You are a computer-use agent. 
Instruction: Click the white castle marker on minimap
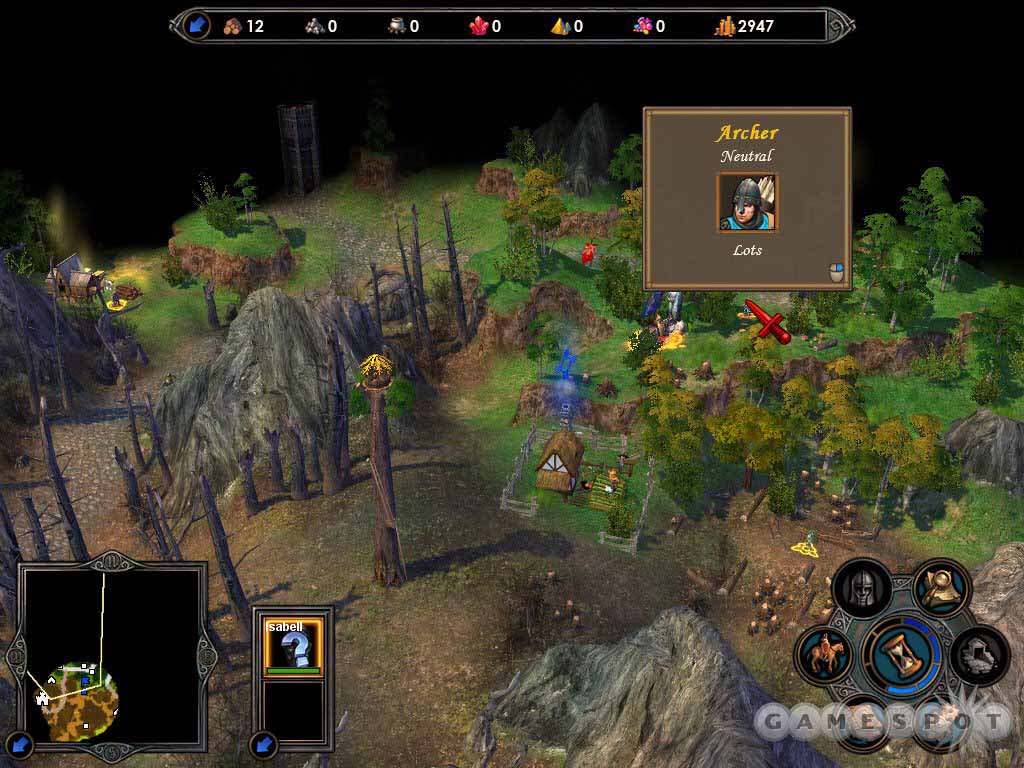(43, 697)
